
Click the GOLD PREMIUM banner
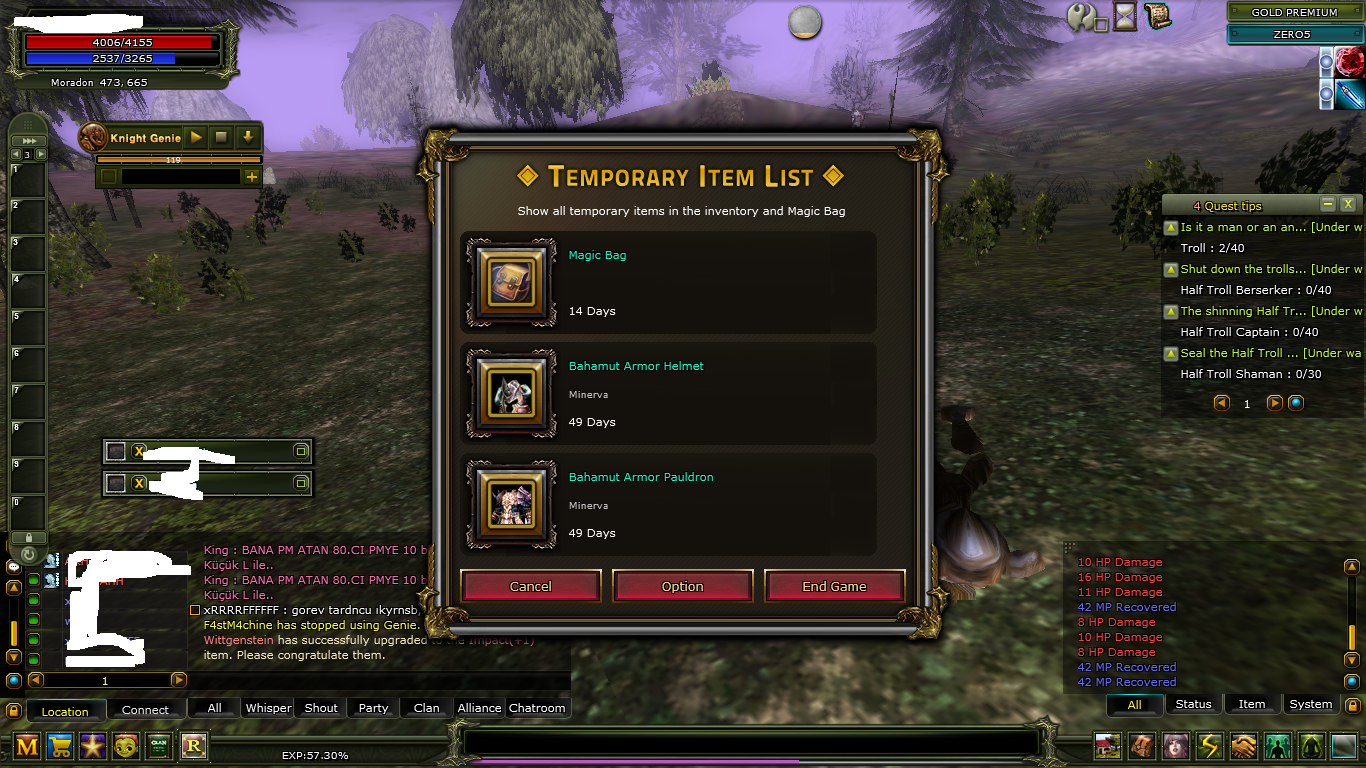1294,12
